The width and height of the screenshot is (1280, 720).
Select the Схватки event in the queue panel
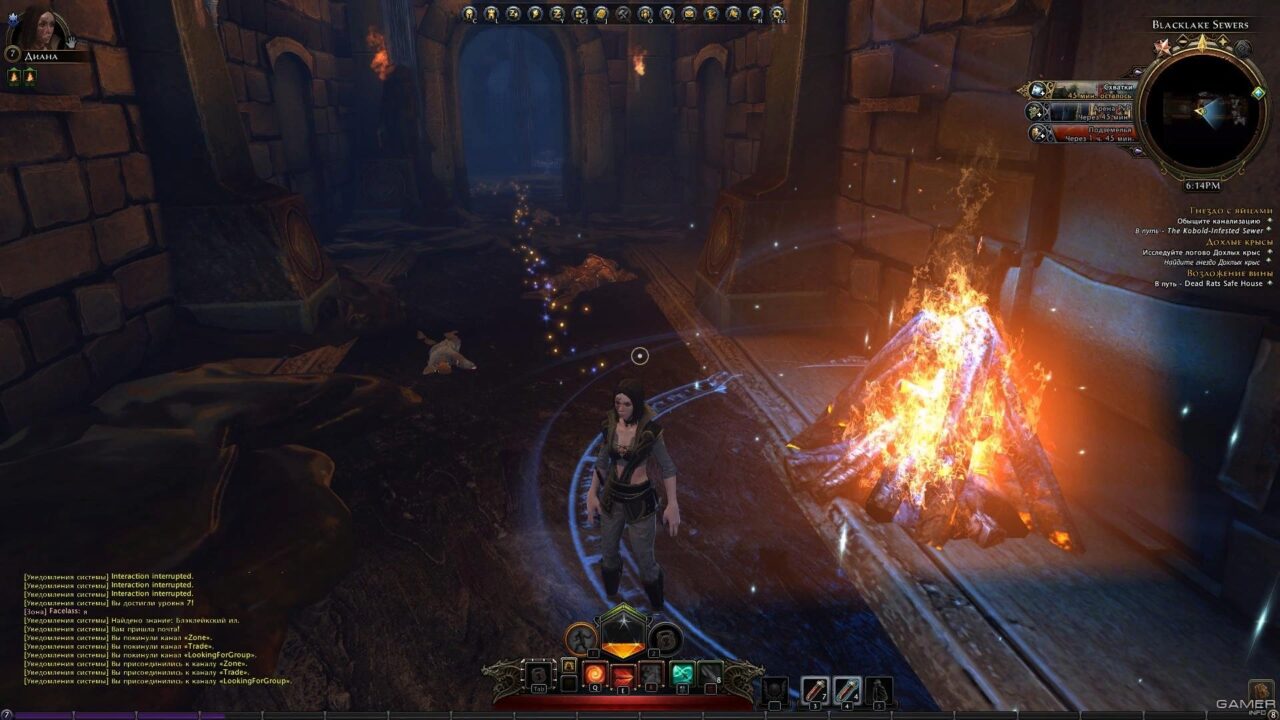(x=1082, y=91)
